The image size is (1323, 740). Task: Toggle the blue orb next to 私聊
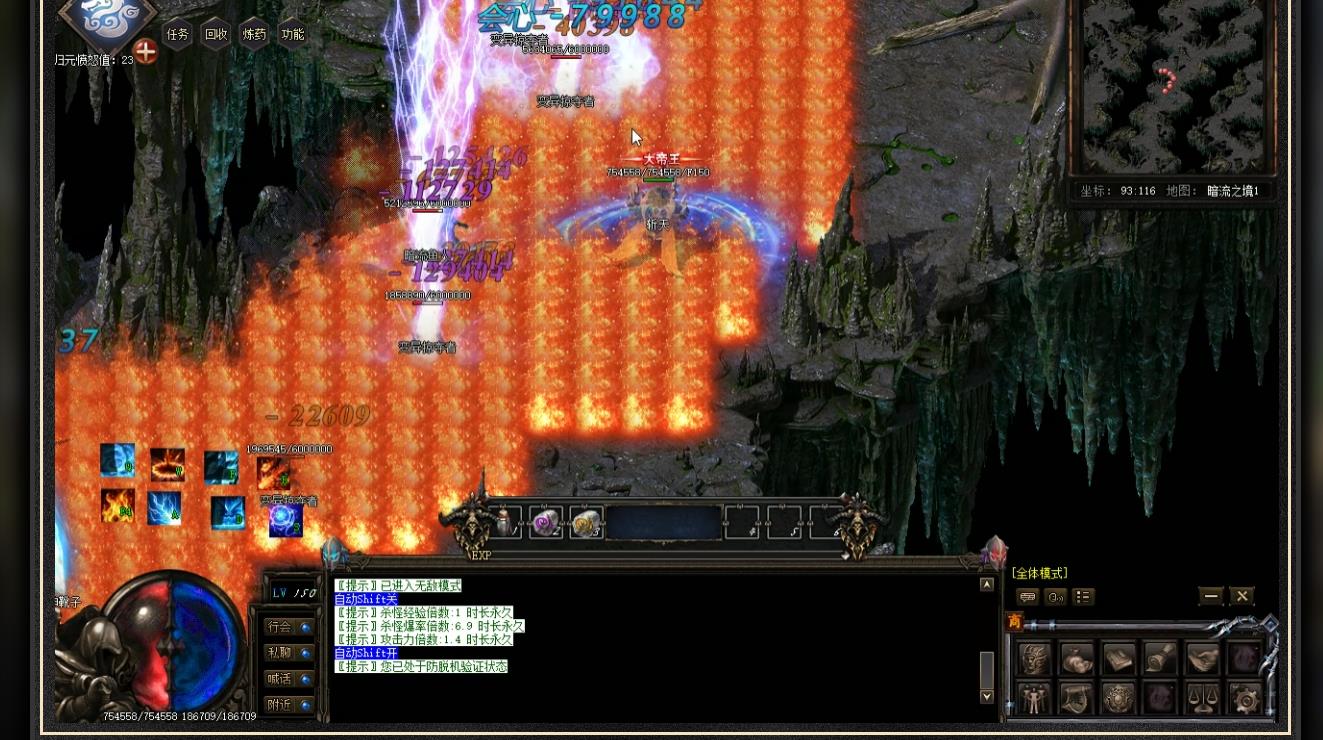[304, 654]
